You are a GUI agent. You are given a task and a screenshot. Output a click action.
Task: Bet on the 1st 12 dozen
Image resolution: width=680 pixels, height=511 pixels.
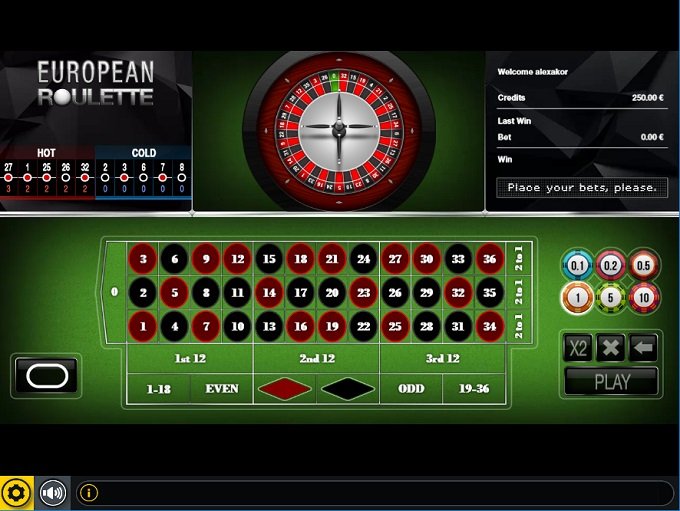(190, 358)
